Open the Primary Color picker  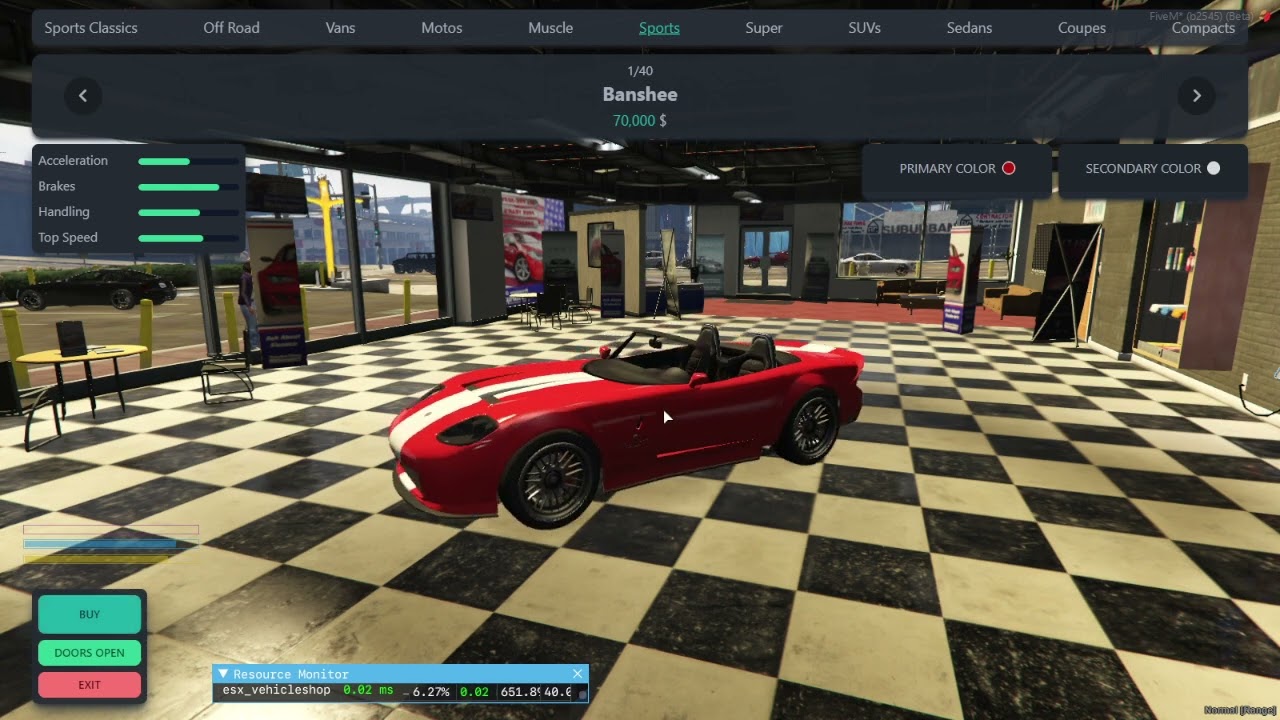pos(956,169)
